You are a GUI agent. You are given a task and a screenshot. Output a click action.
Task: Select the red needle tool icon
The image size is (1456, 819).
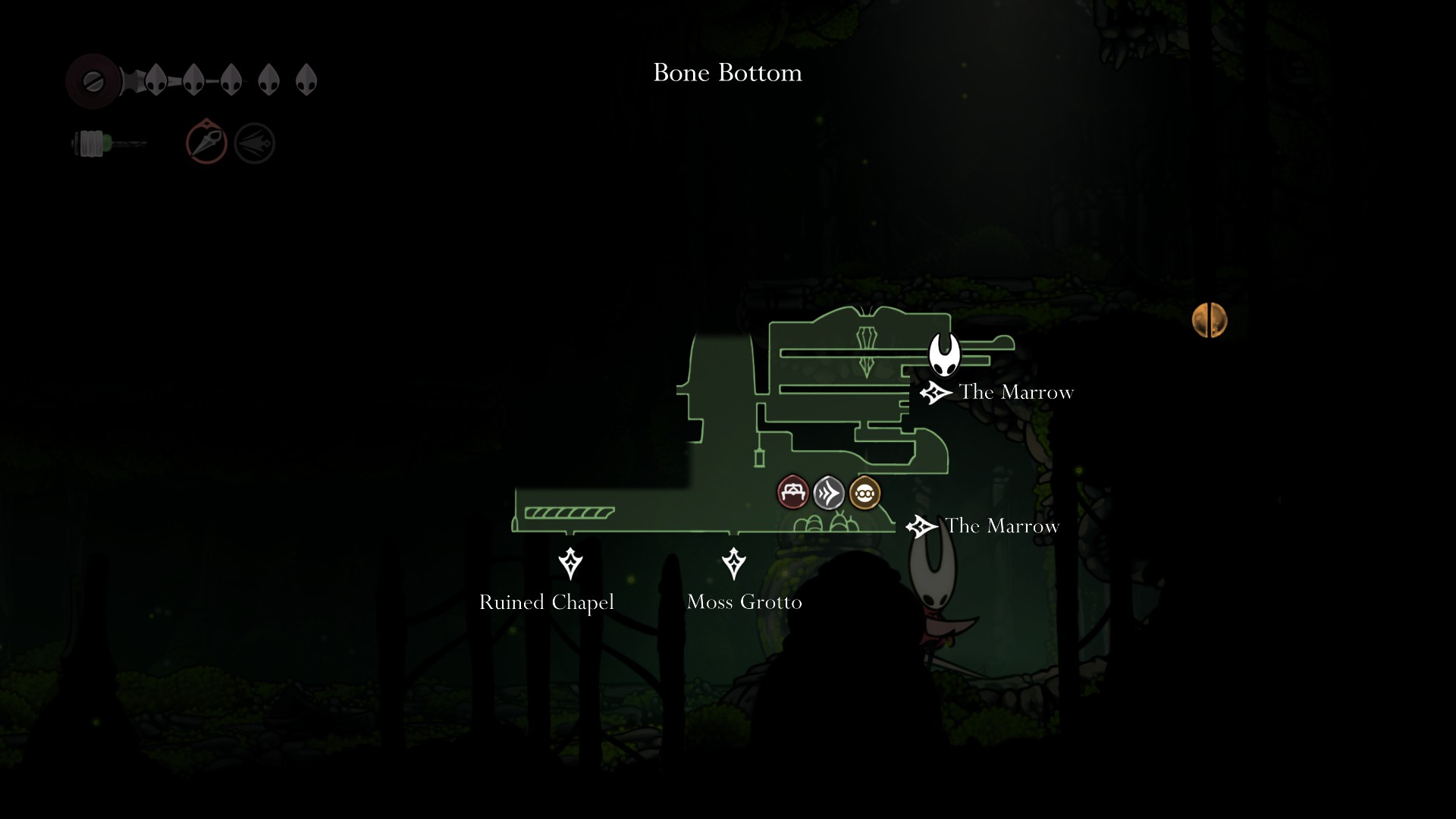tap(206, 141)
